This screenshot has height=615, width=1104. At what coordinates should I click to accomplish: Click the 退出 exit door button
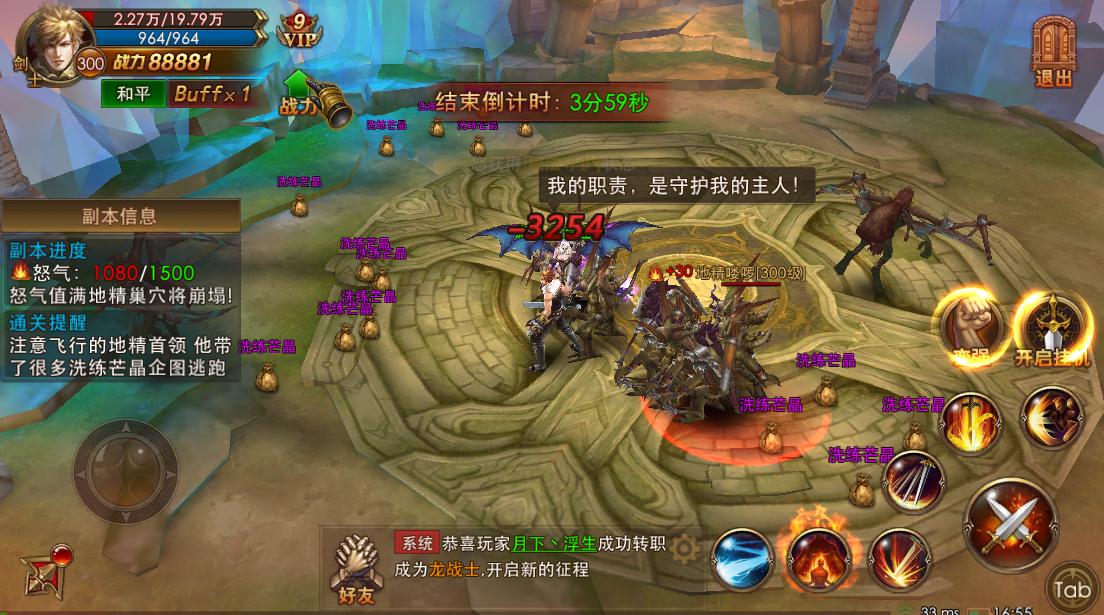pos(1052,52)
